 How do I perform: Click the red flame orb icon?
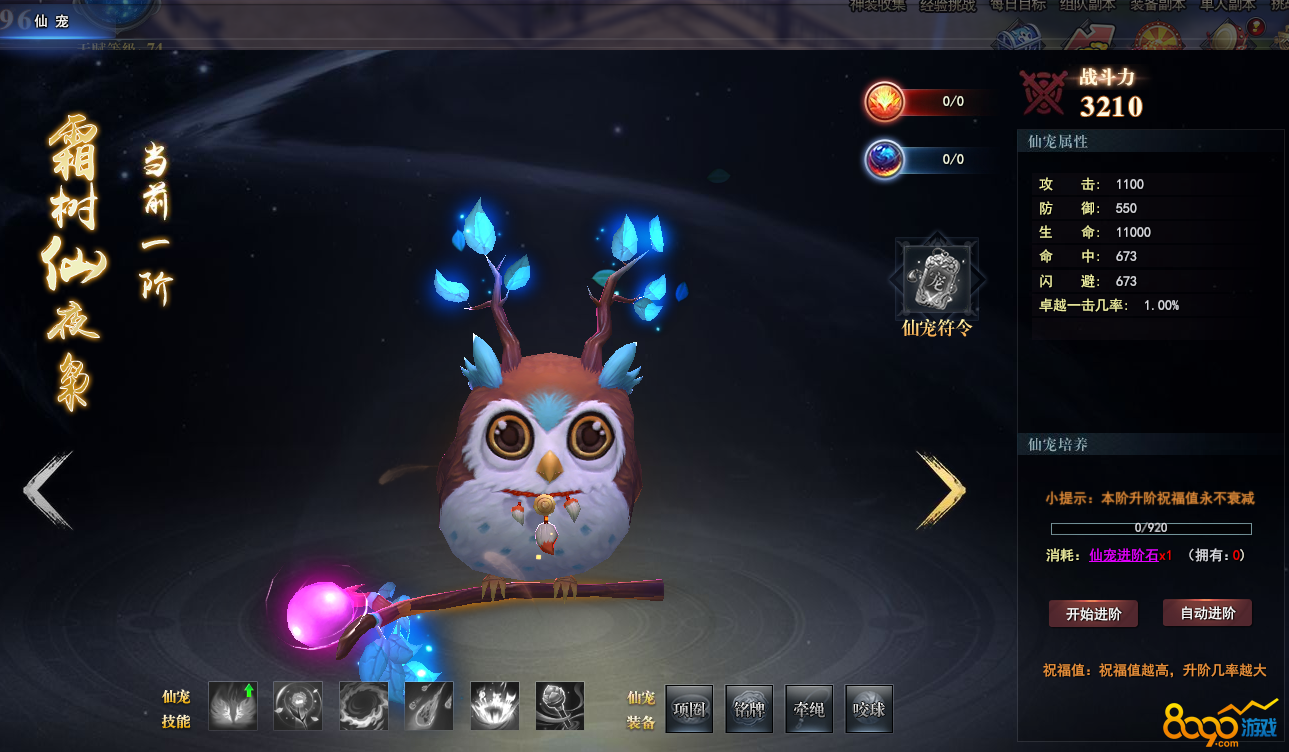(x=885, y=101)
